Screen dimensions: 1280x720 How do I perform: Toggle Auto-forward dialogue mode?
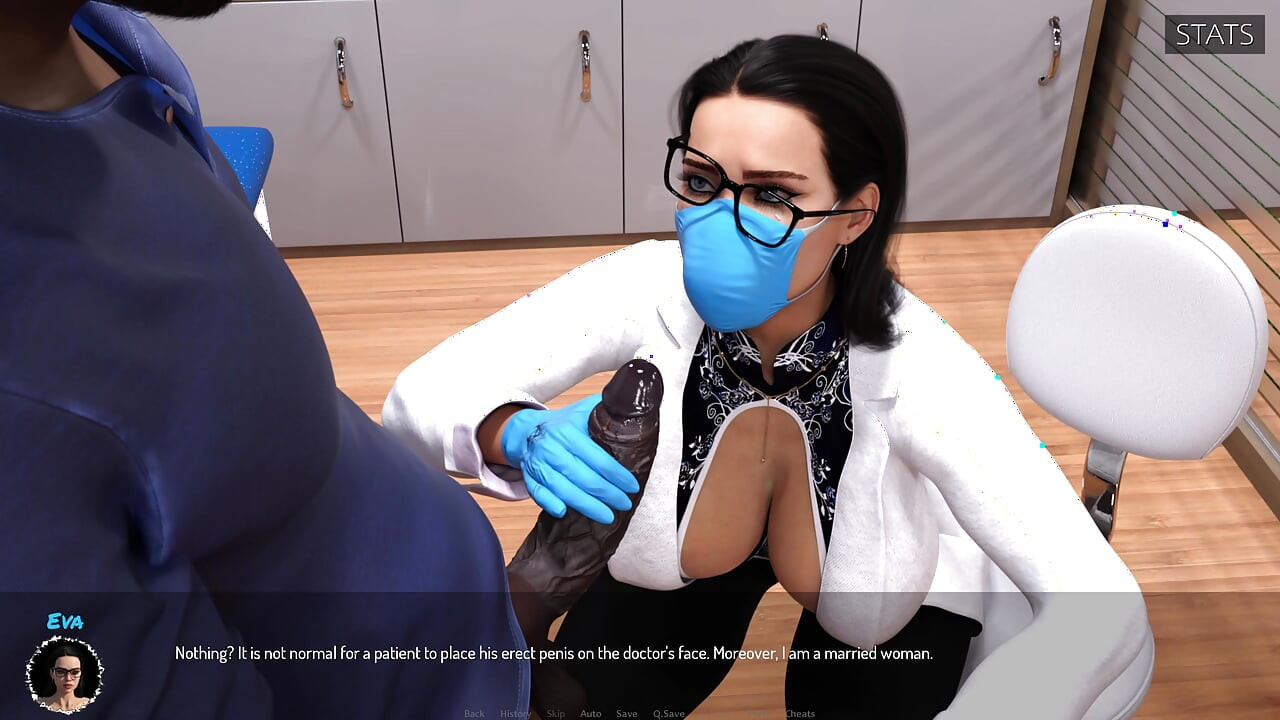[590, 713]
